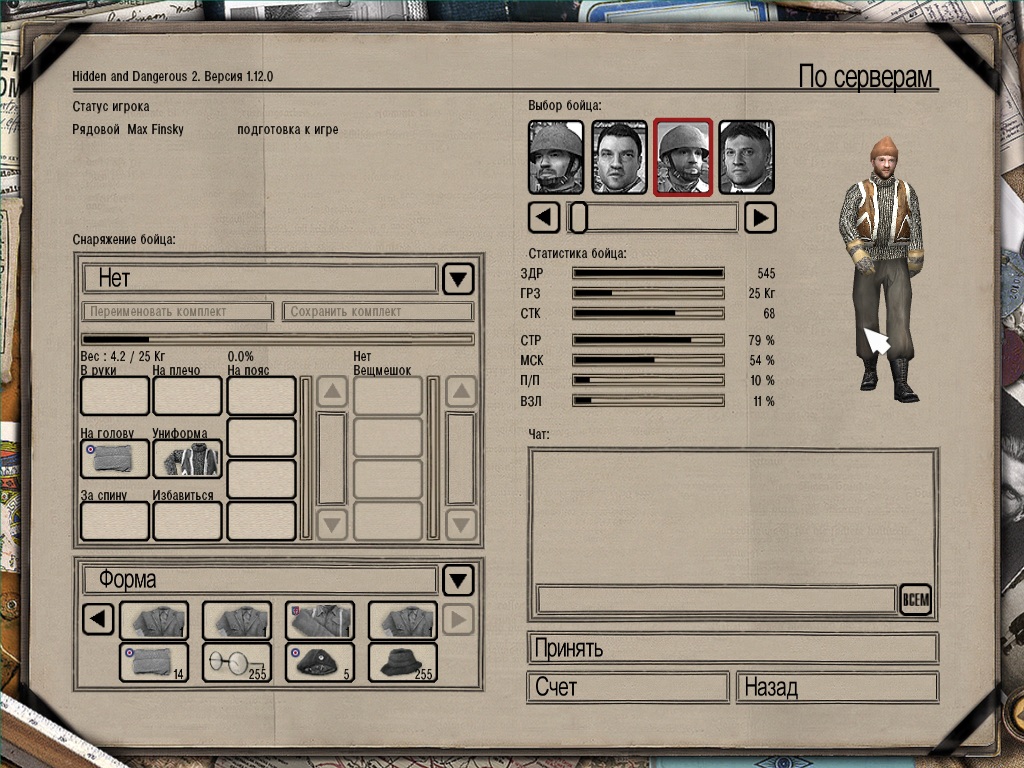
Task: Select the sweater in the Униформа slot
Action: pyautogui.click(x=187, y=459)
